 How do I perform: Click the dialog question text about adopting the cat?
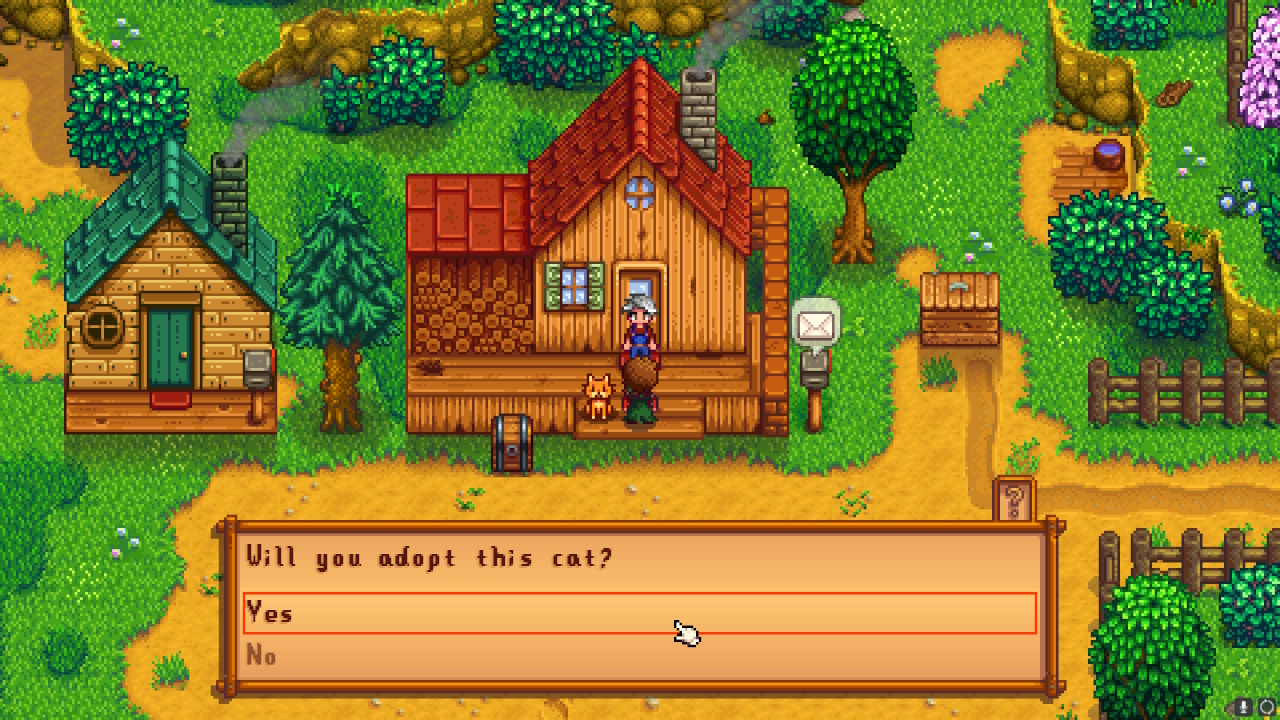click(430, 558)
